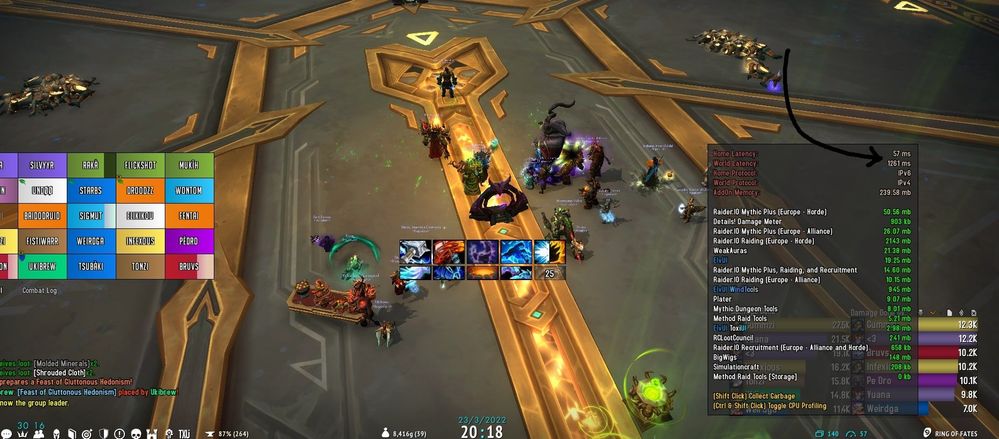Select Wontom's raid frame
The image size is (999, 439).
pyautogui.click(x=188, y=189)
